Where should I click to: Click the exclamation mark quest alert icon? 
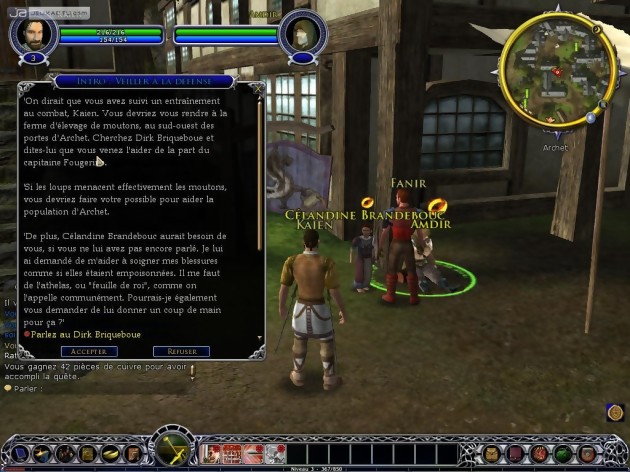[192, 372]
